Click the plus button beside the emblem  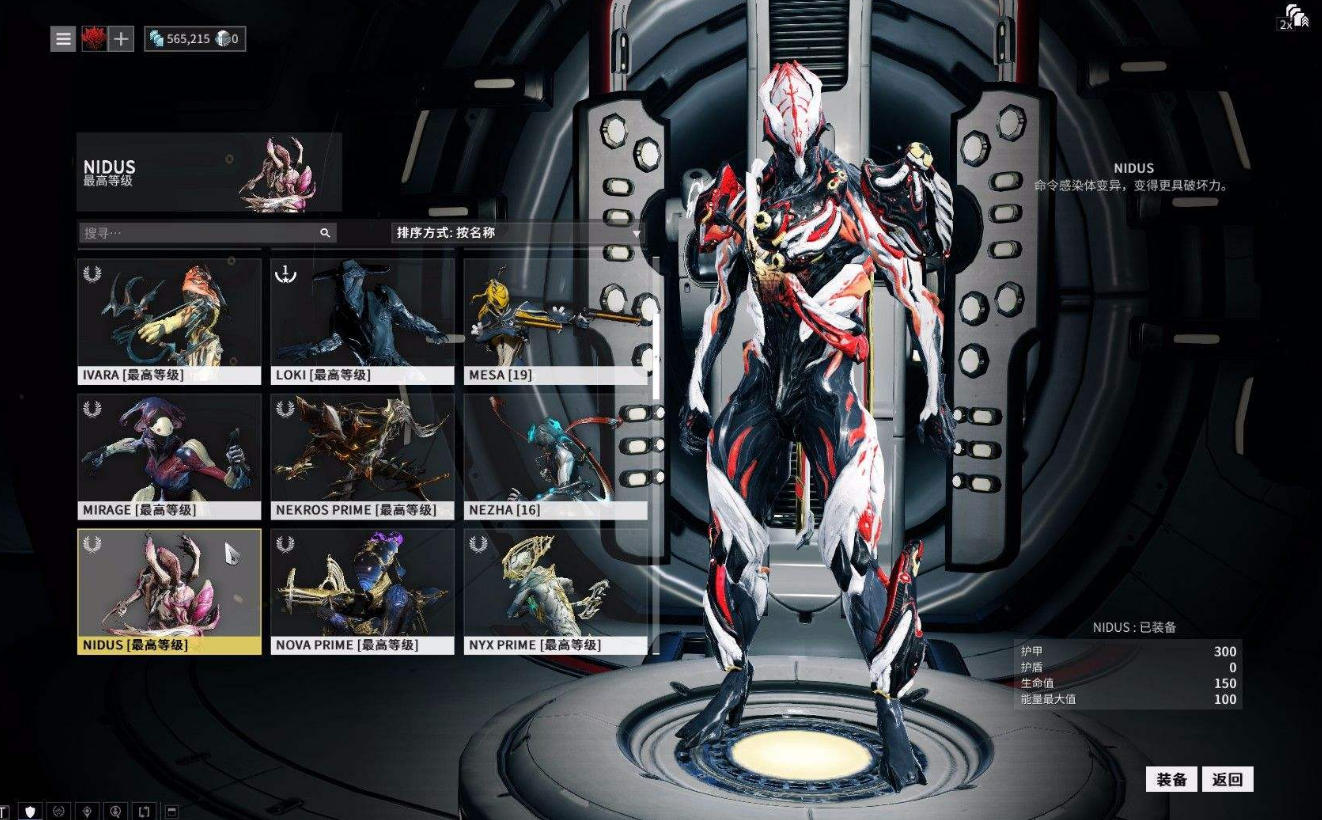(x=121, y=39)
